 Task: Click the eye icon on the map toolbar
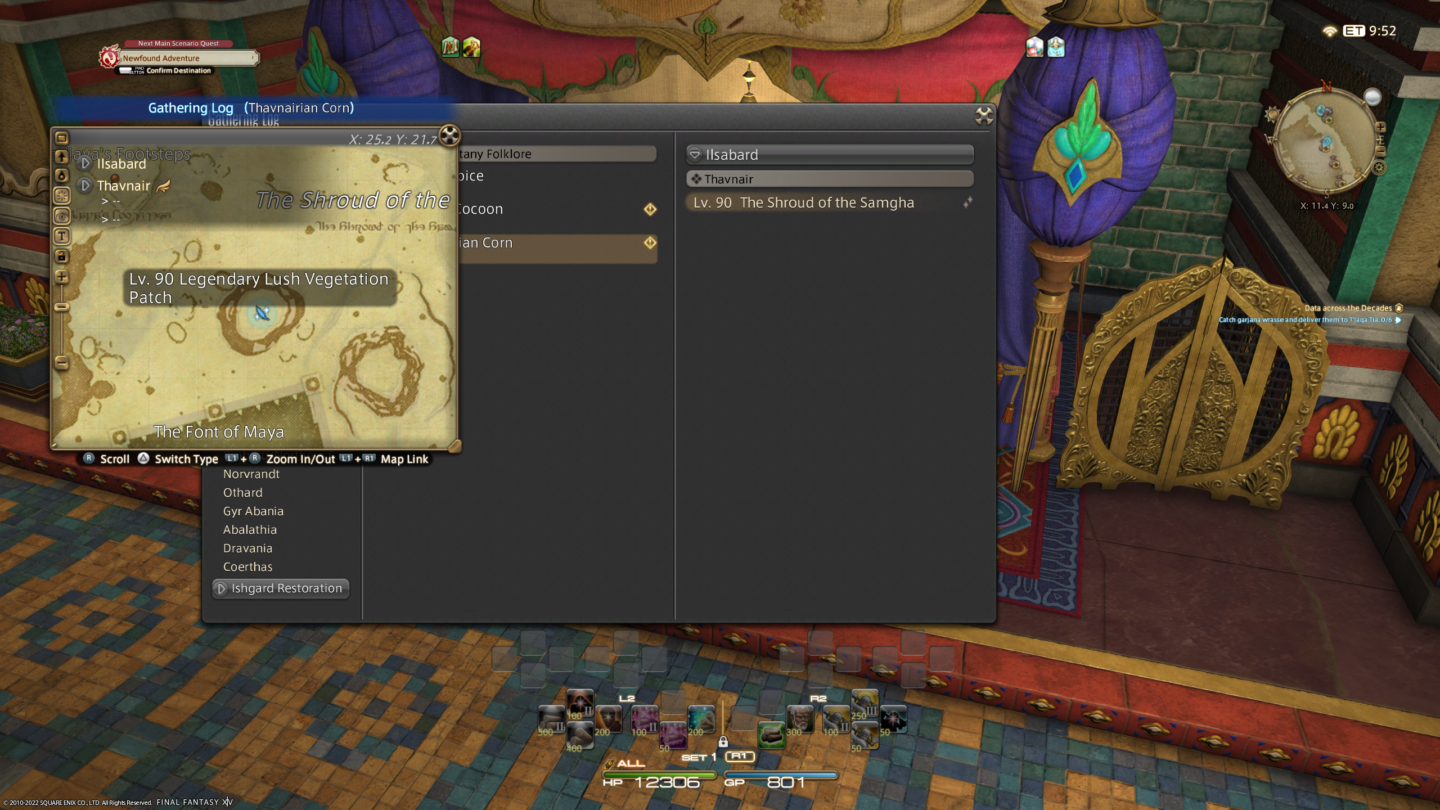[63, 216]
